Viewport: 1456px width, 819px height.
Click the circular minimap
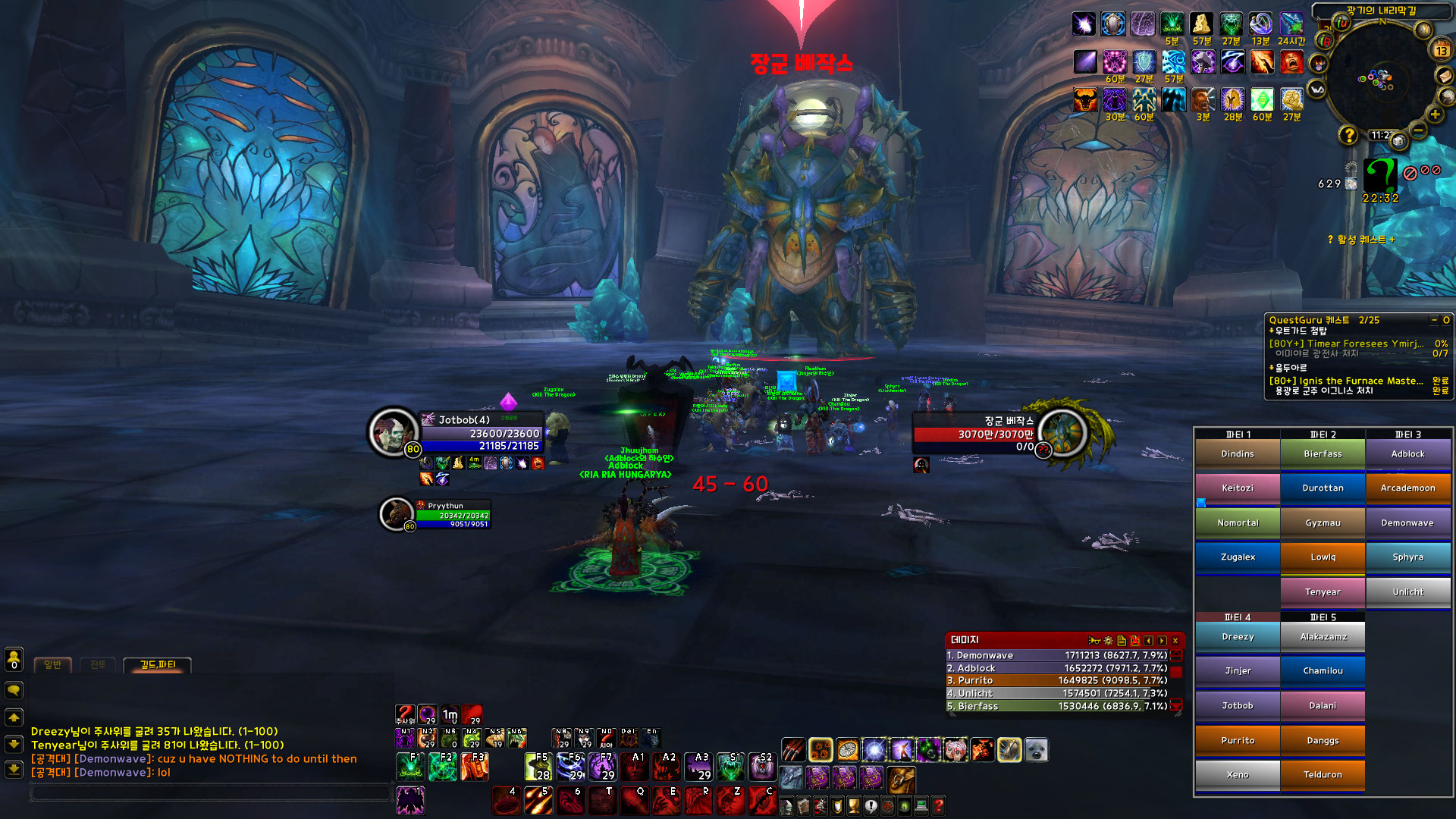(x=1379, y=77)
